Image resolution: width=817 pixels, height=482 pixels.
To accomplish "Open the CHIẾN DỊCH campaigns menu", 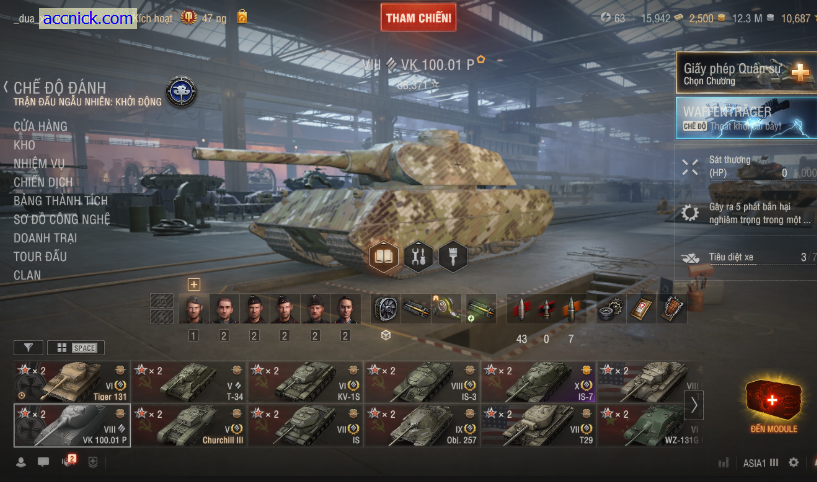I will pyautogui.click(x=43, y=182).
